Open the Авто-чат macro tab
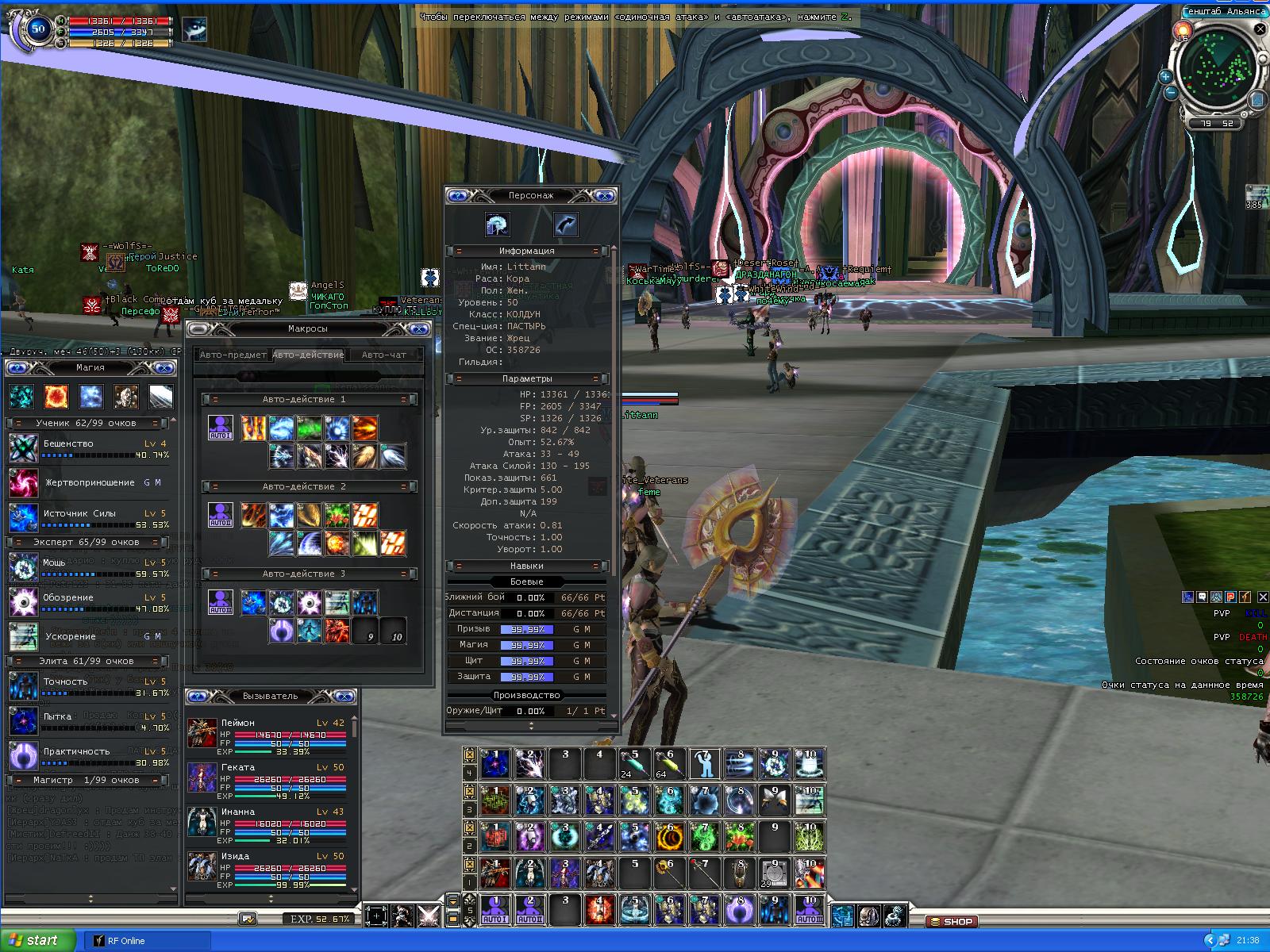 [384, 355]
